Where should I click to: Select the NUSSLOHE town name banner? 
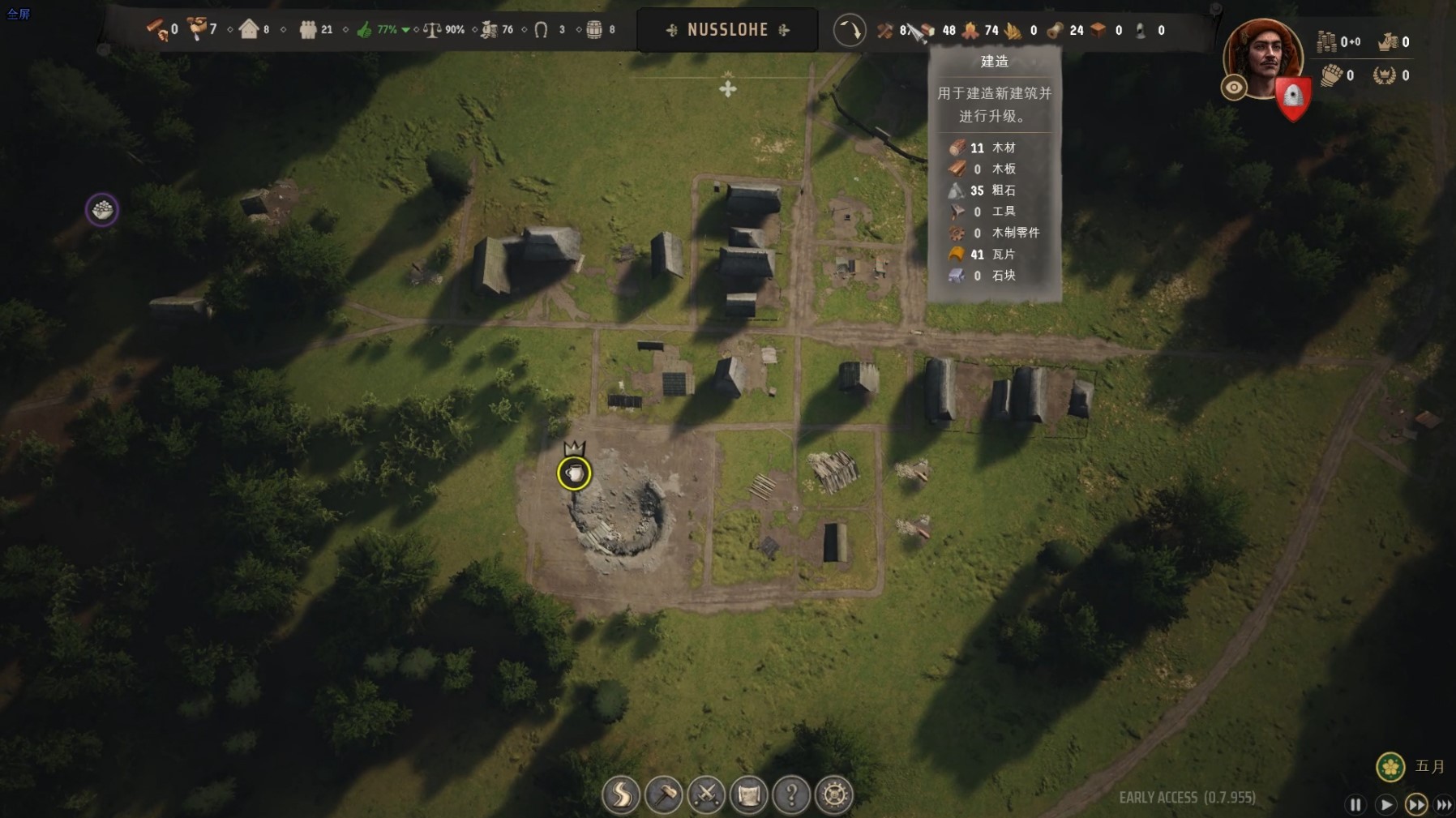tap(727, 30)
